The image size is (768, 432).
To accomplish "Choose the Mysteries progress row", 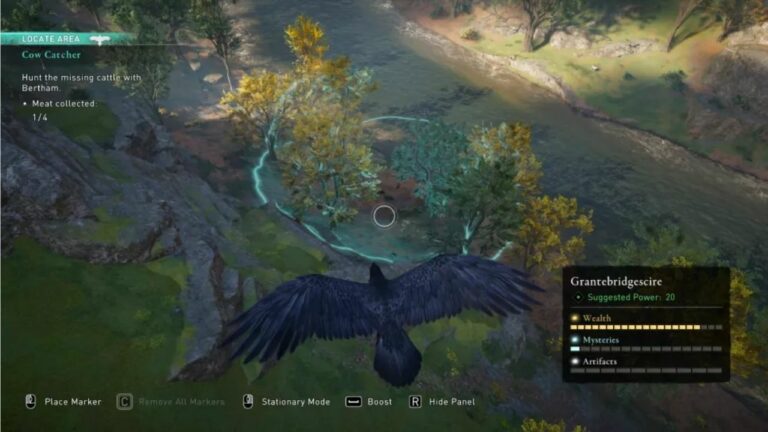I will pos(644,344).
